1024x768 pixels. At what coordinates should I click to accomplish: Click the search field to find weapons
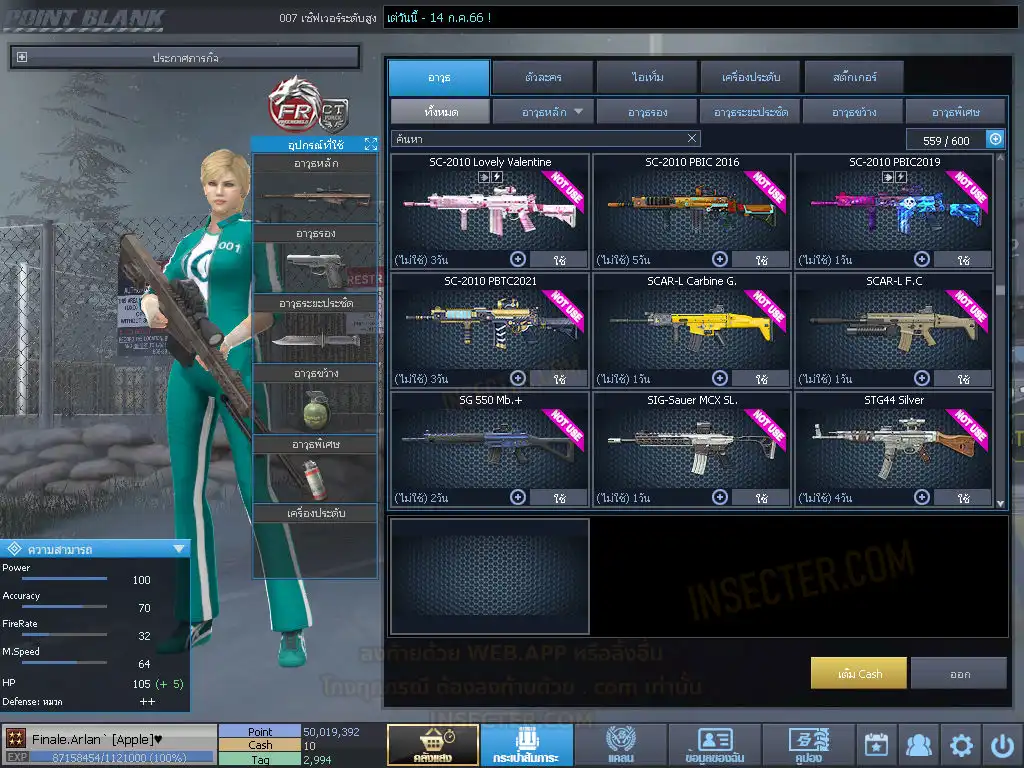coord(538,139)
